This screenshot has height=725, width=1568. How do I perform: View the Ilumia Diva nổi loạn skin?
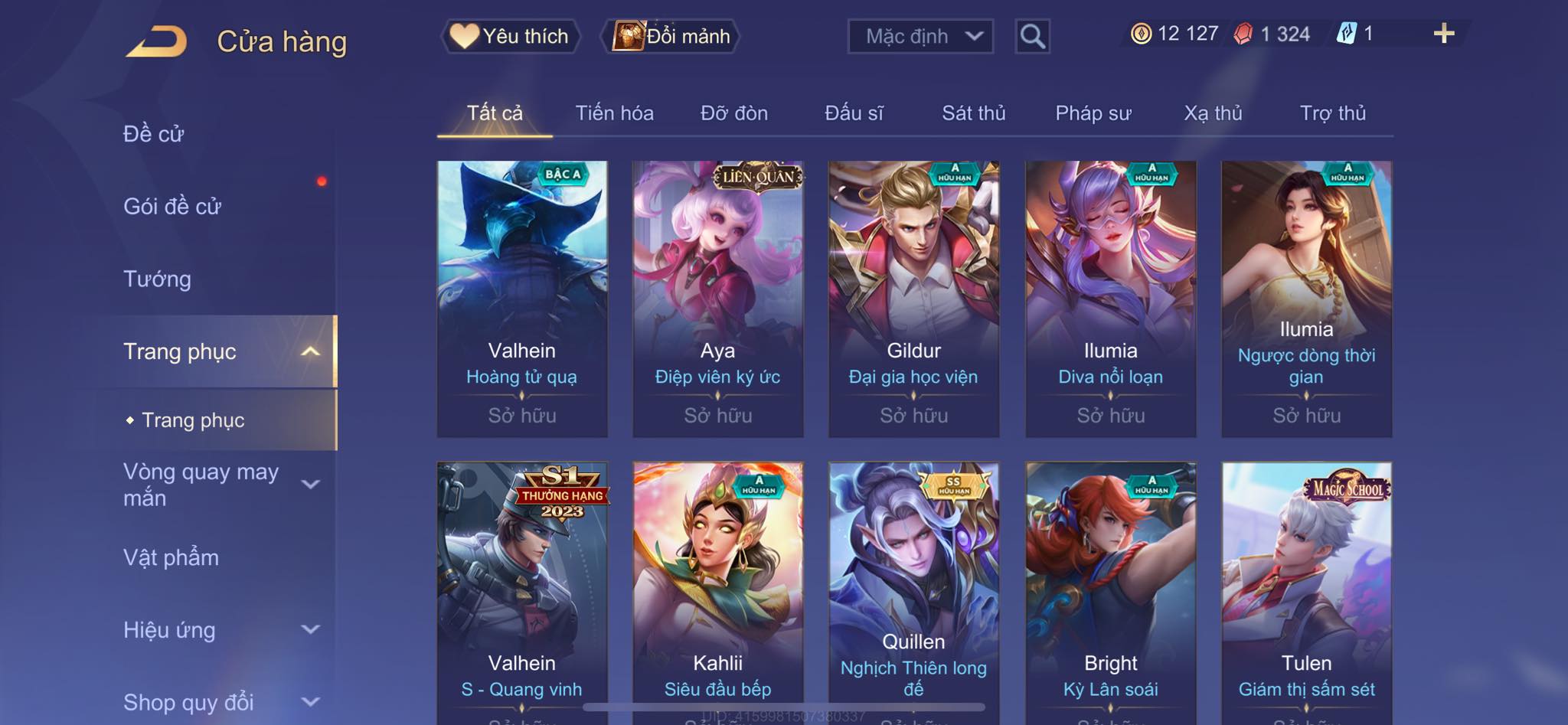click(x=1110, y=299)
